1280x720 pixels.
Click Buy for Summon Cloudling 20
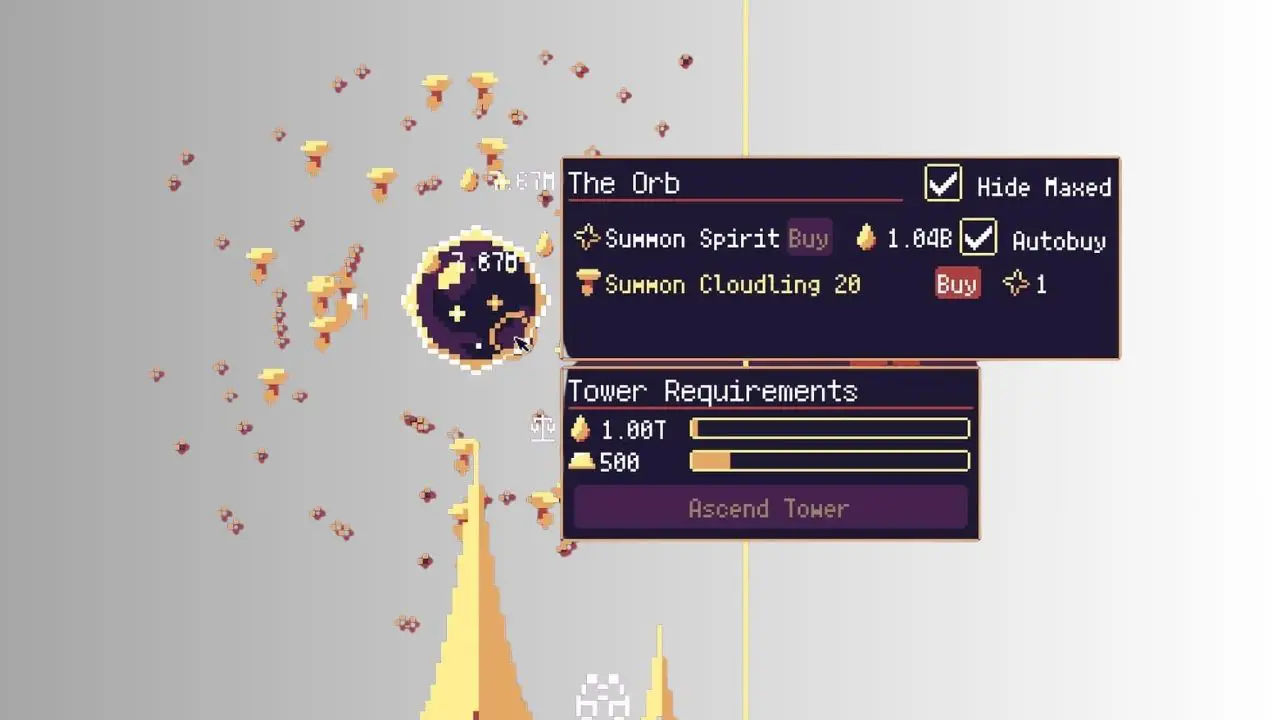[956, 284]
